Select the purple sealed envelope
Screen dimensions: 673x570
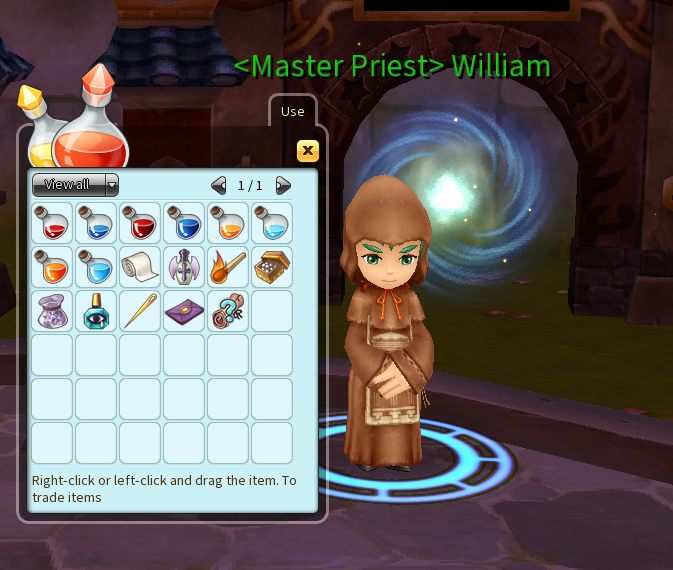coord(184,311)
